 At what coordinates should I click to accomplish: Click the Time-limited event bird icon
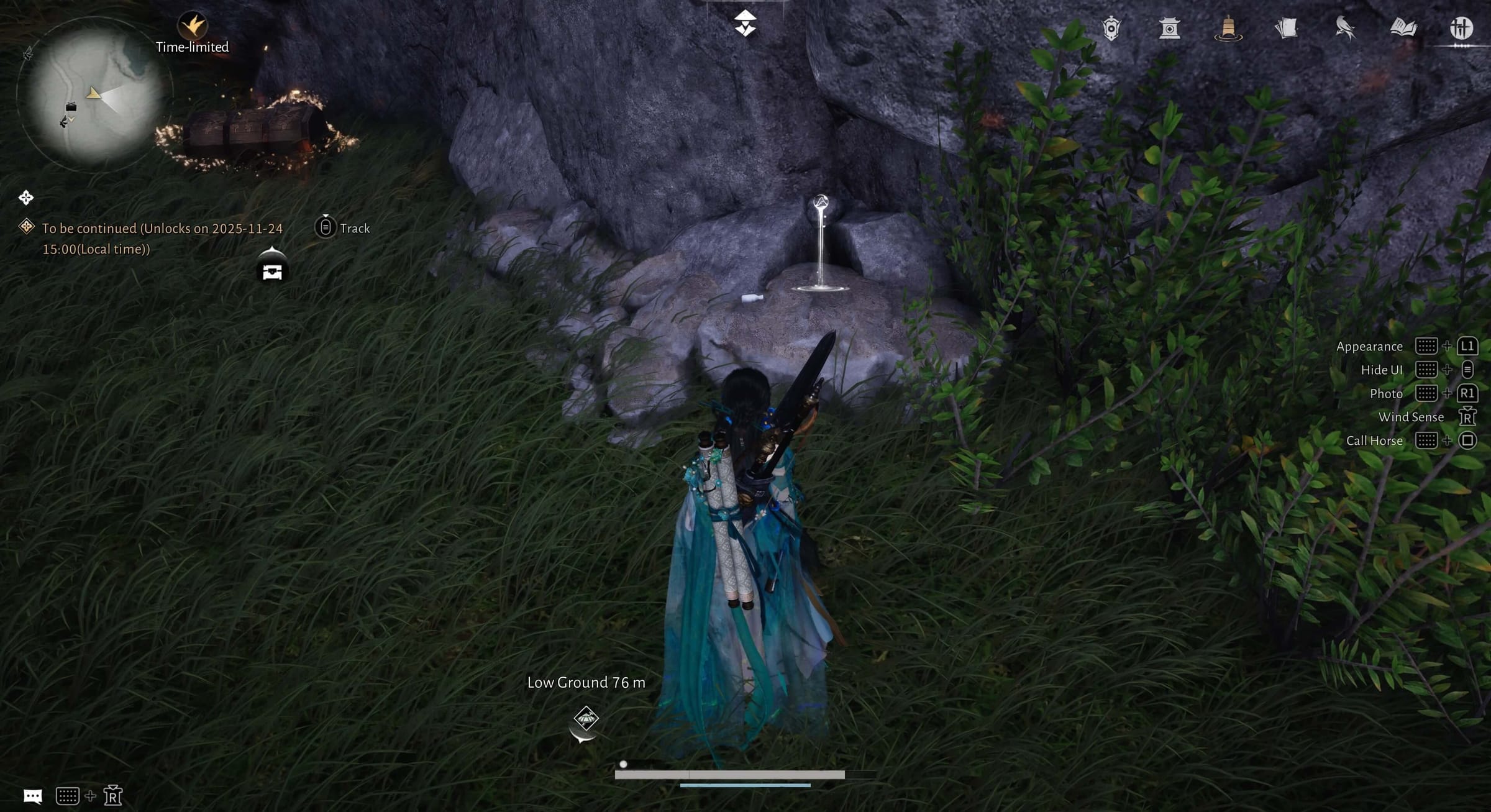(x=192, y=24)
